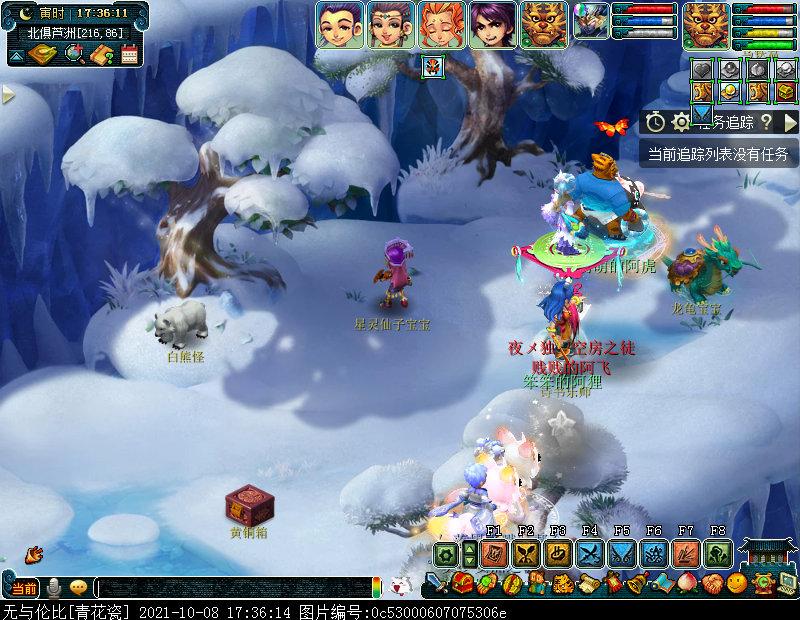
Task: Open the red treasure chest bag icon
Action: (x=461, y=583)
